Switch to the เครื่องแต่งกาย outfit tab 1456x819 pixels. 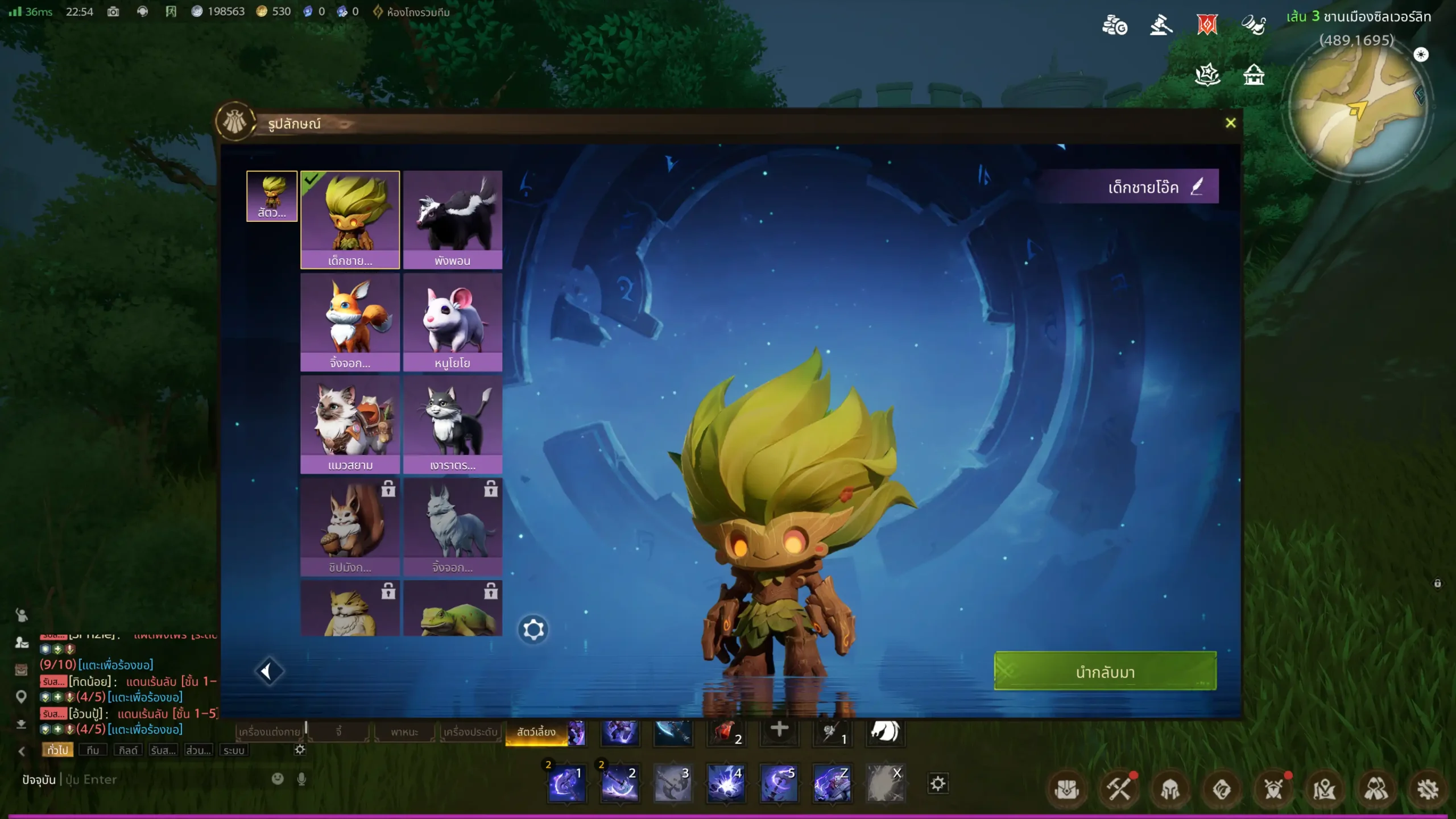click(x=270, y=732)
